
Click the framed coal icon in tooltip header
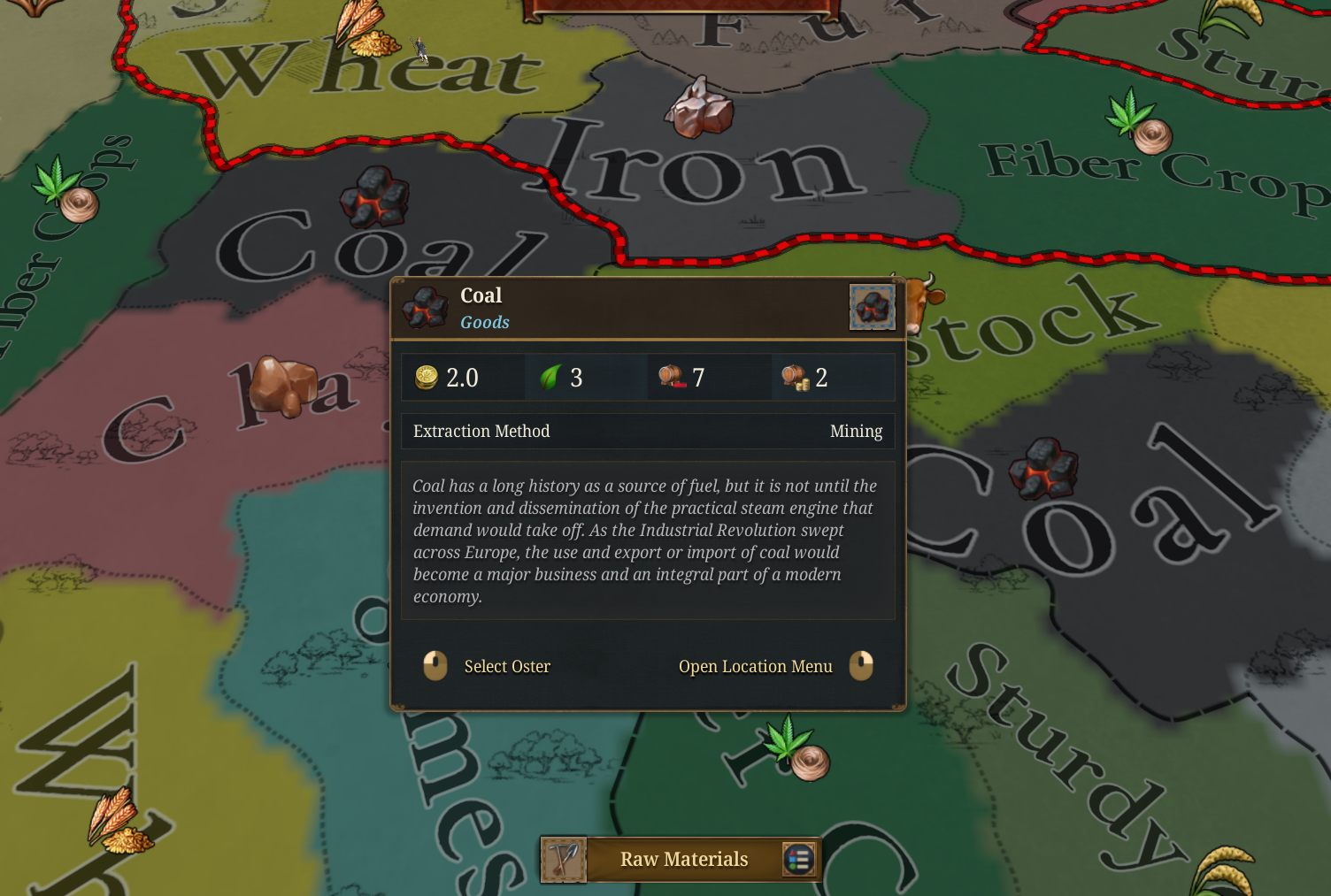pyautogui.click(x=872, y=307)
